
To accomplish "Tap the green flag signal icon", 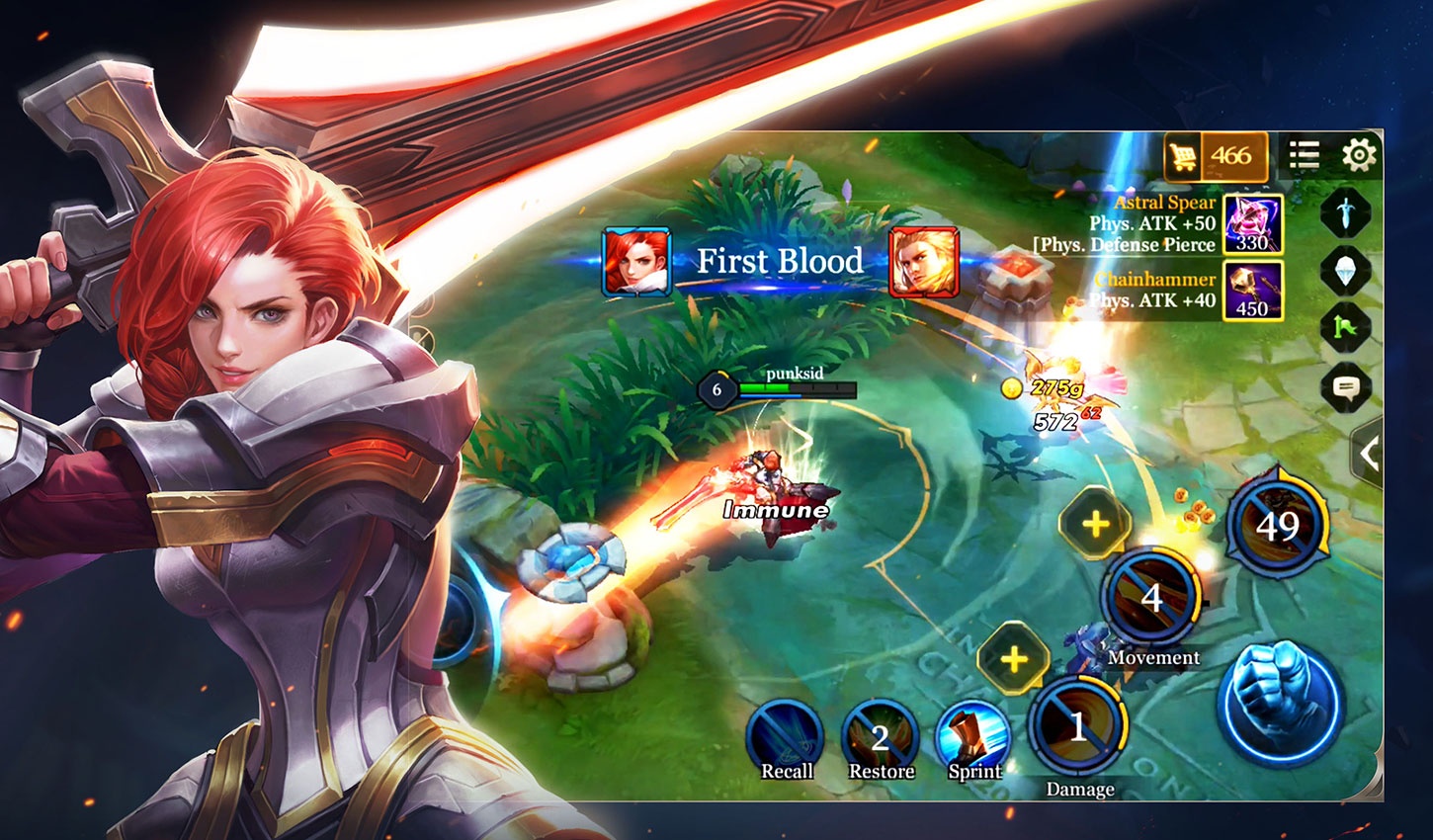I will pos(1346,327).
